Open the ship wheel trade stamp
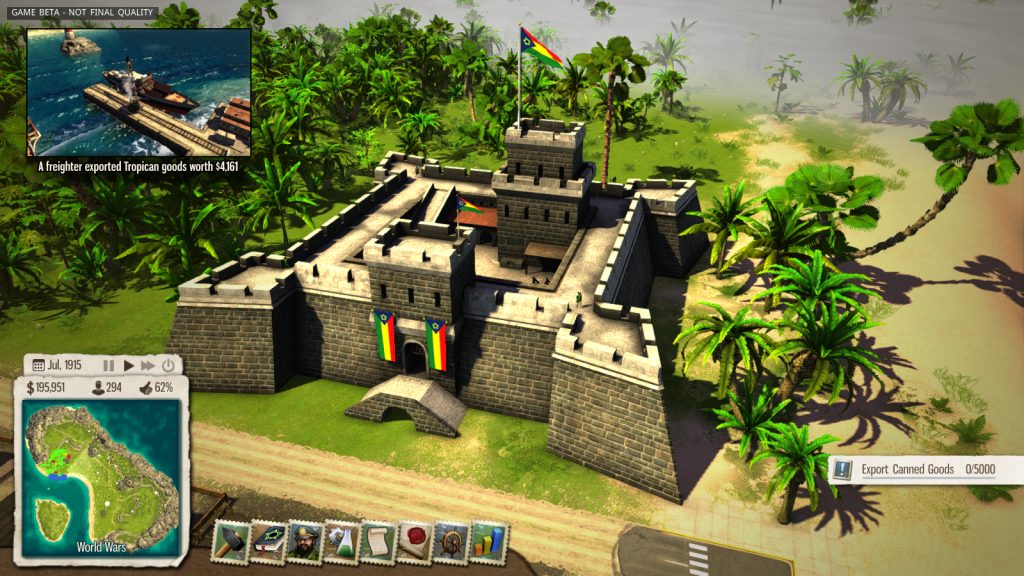The image size is (1024, 576). (x=452, y=541)
